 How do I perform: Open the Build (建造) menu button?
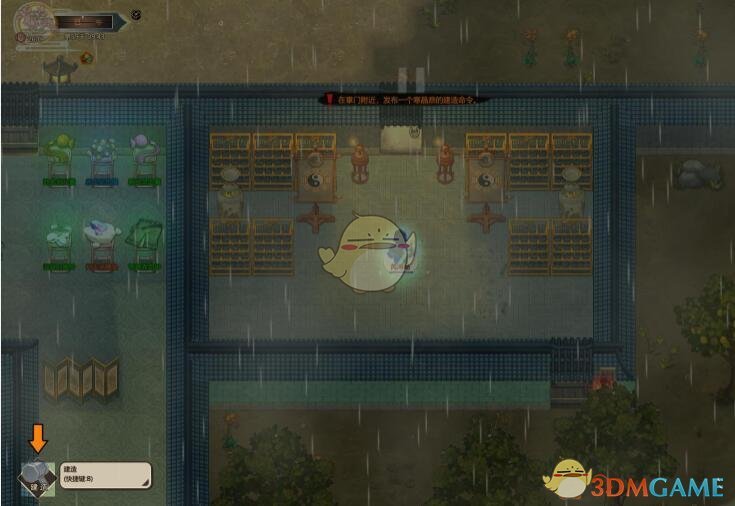click(x=36, y=475)
